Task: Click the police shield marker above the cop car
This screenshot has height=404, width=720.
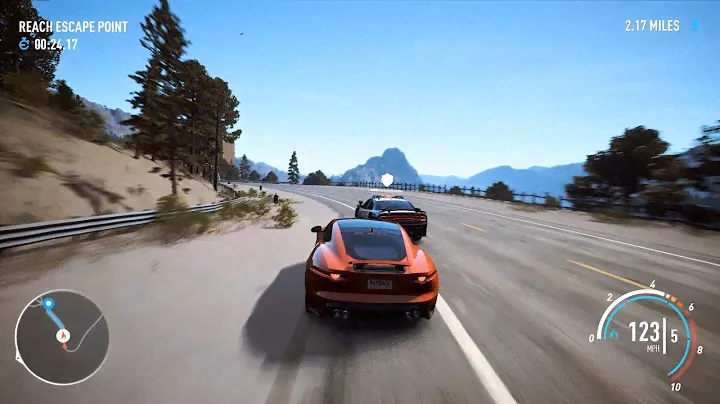Action: point(387,180)
